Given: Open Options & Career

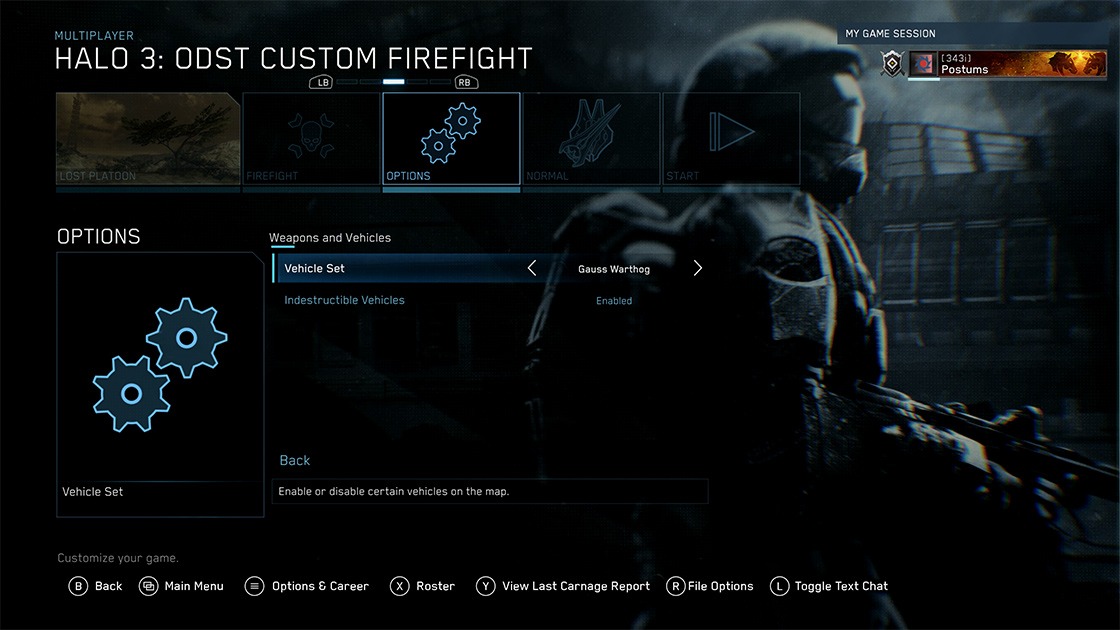Looking at the screenshot, I should pyautogui.click(x=308, y=586).
